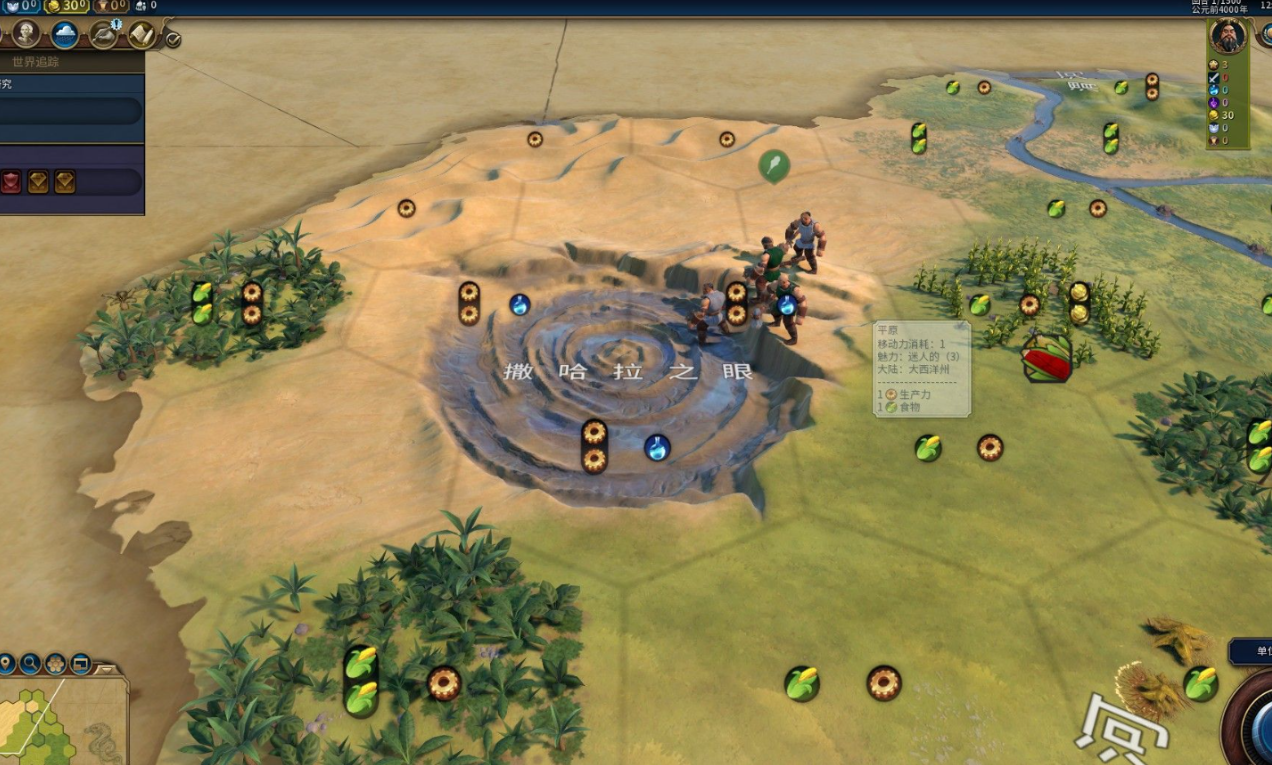
Task: Click the quill-writing icon with alert badge
Action: tap(103, 35)
